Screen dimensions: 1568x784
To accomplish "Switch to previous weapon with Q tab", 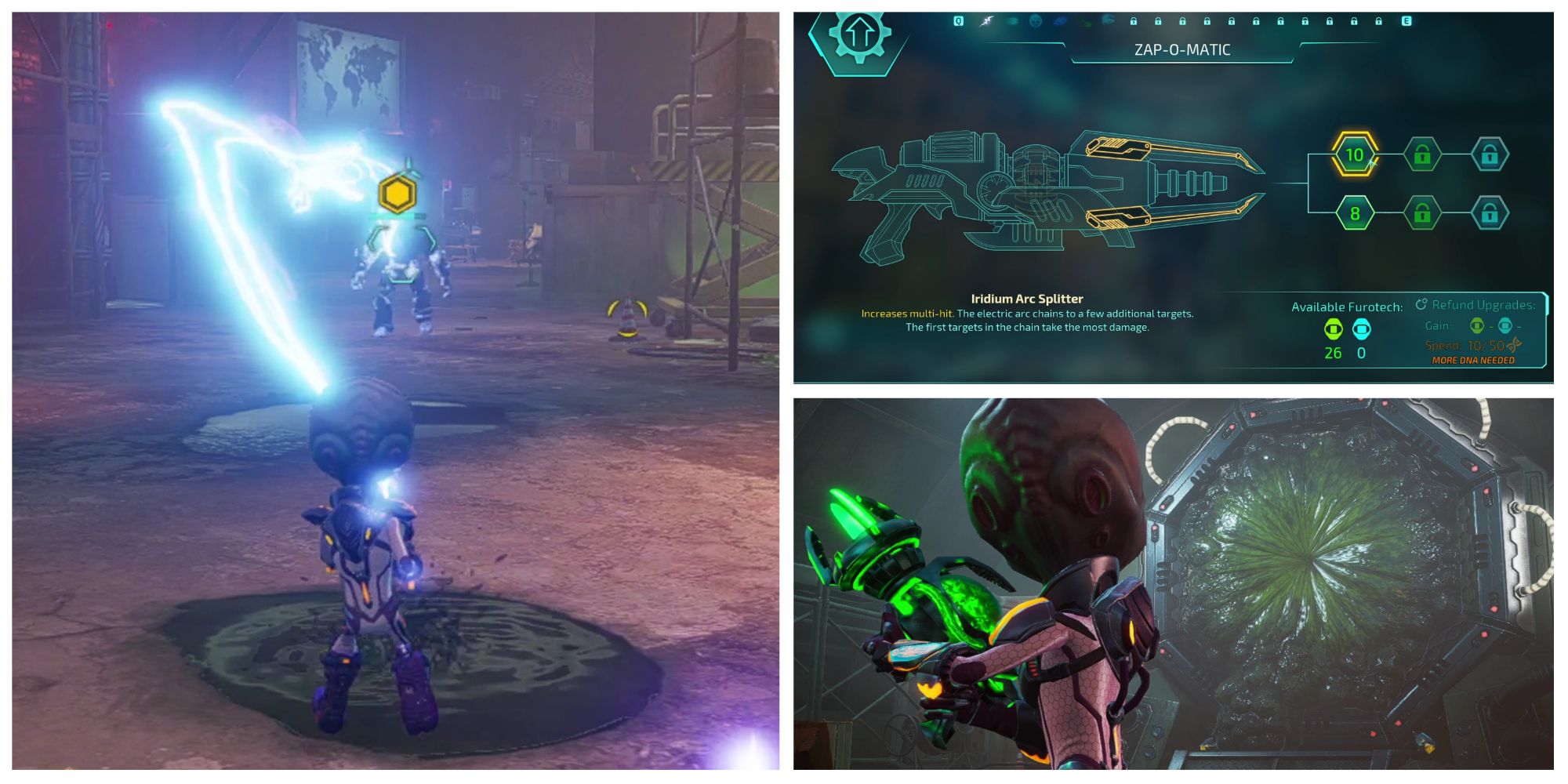I will click(958, 21).
